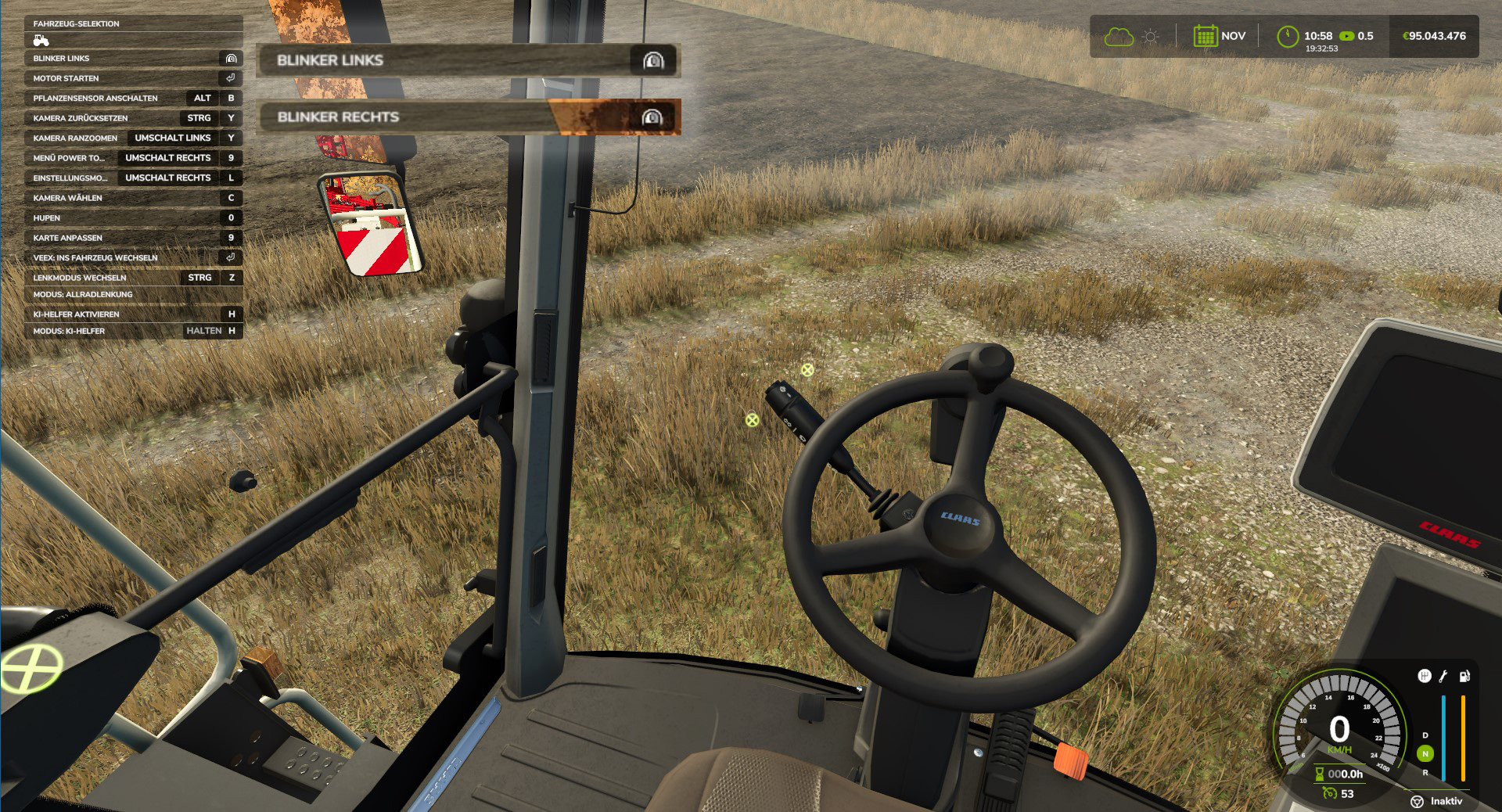Click the large green circled-cross interaction marker
The image size is (1502, 812).
point(31,670)
